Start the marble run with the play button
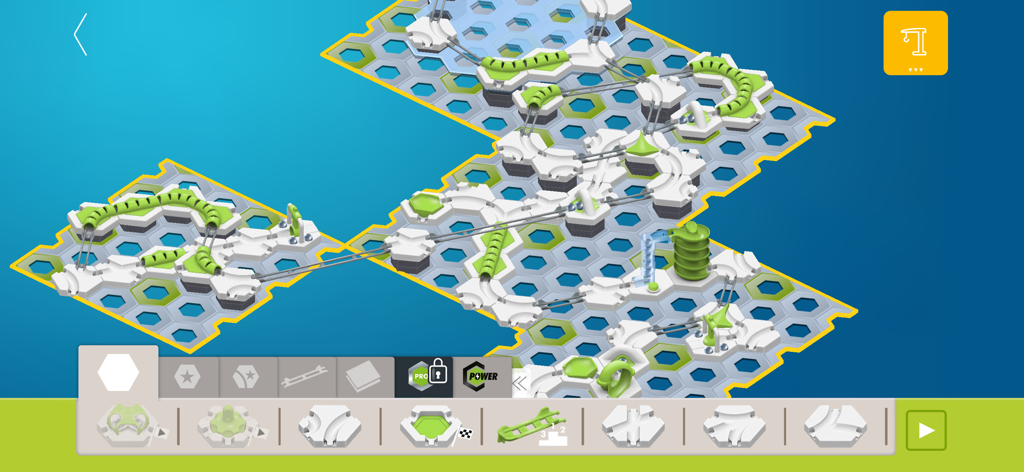The image size is (1024, 472). tap(925, 430)
